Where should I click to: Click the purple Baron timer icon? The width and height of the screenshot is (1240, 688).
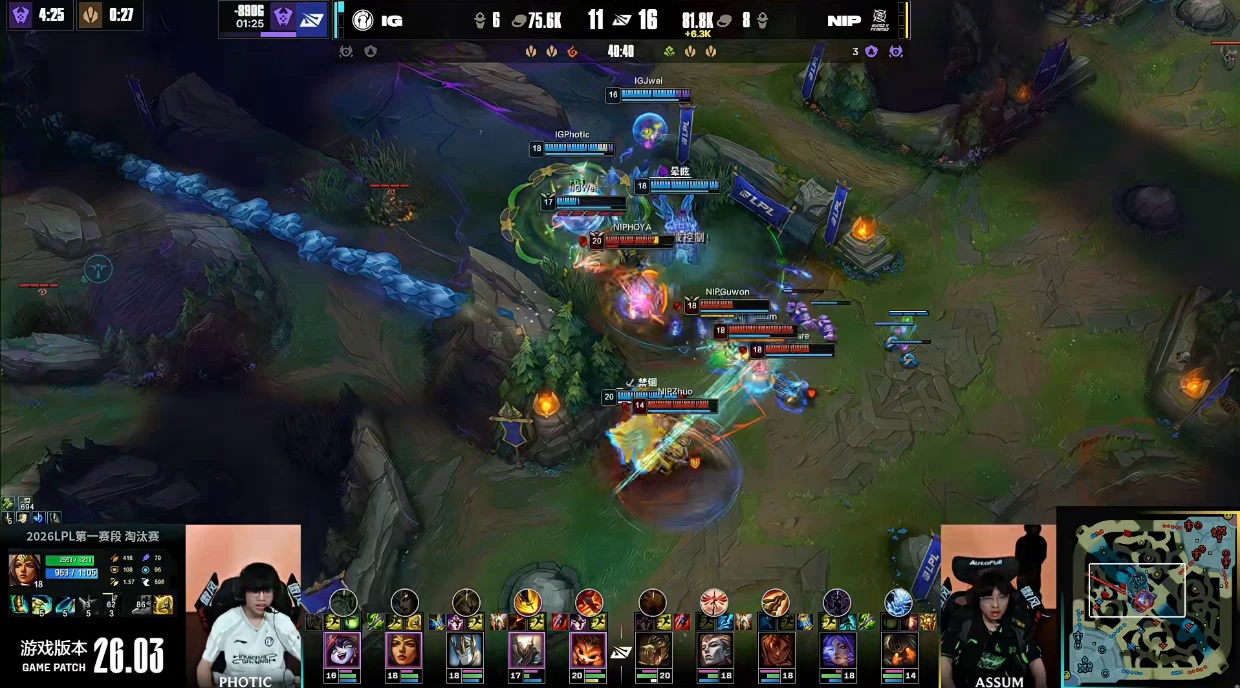pyautogui.click(x=20, y=15)
